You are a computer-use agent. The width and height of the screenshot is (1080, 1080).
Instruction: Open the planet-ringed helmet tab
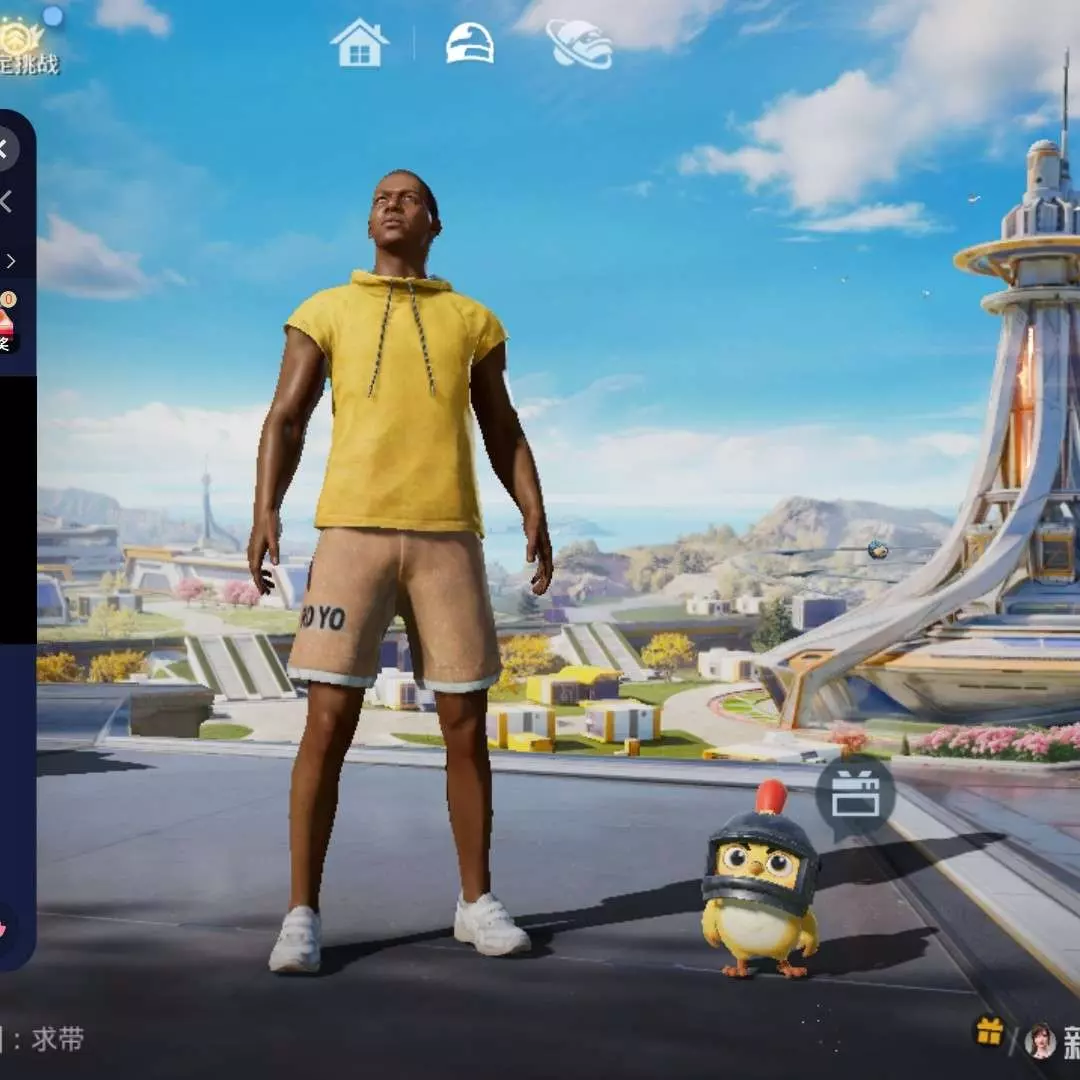580,44
